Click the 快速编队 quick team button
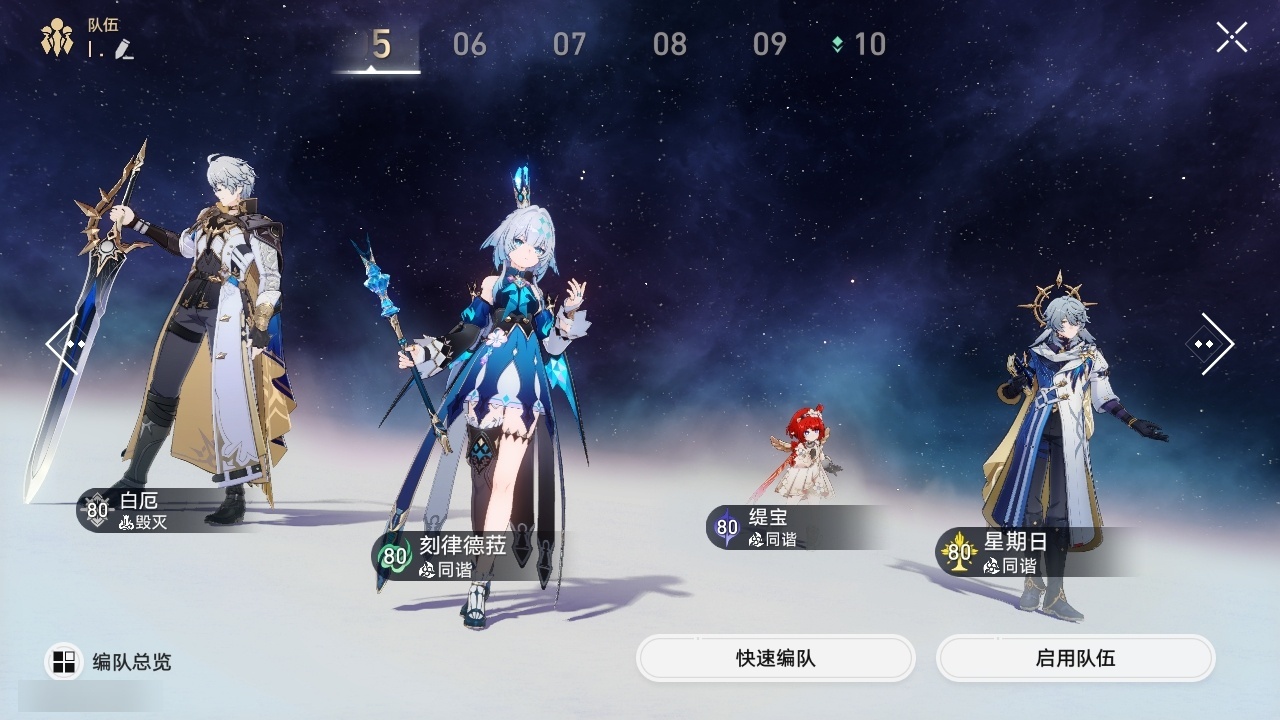This screenshot has width=1280, height=720. [776, 659]
